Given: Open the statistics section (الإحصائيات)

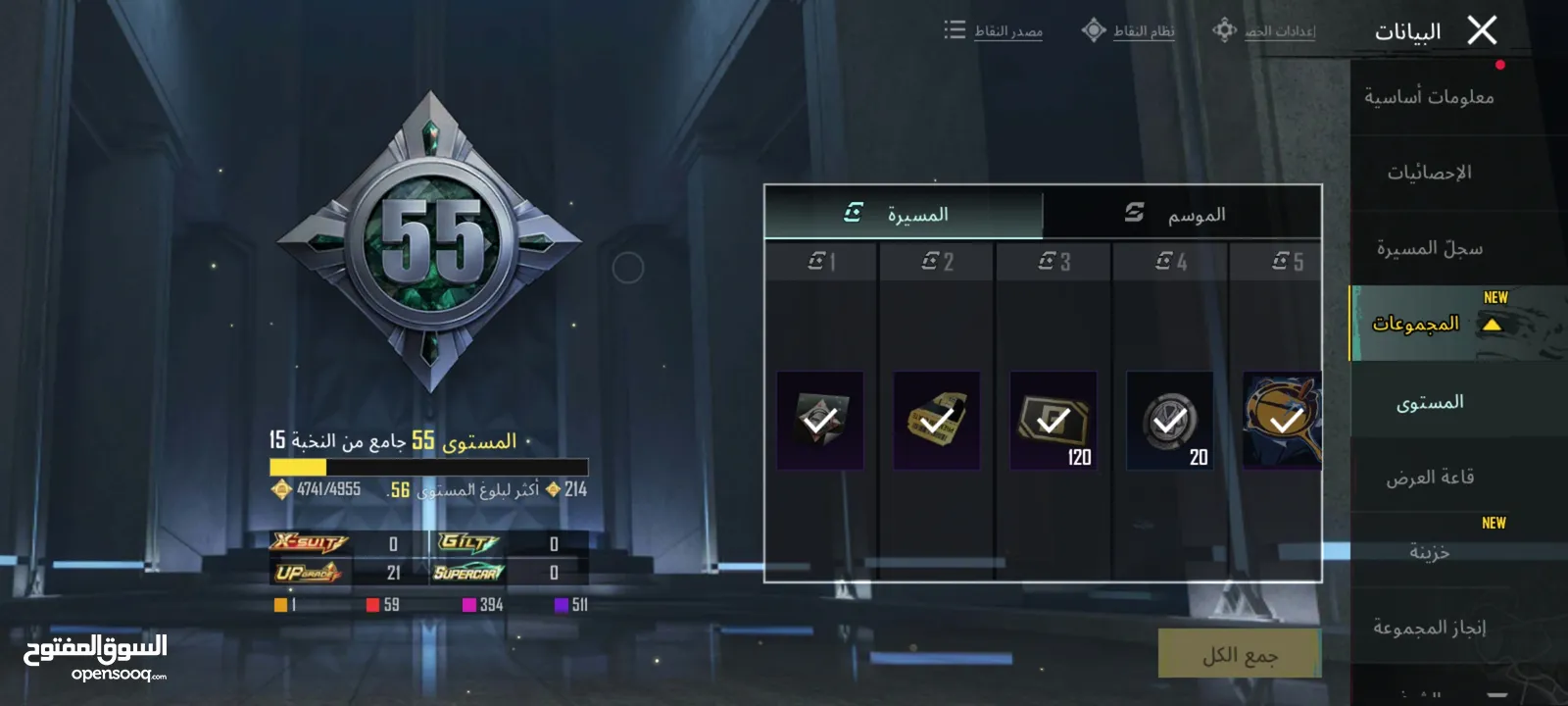Looking at the screenshot, I should click(1429, 173).
